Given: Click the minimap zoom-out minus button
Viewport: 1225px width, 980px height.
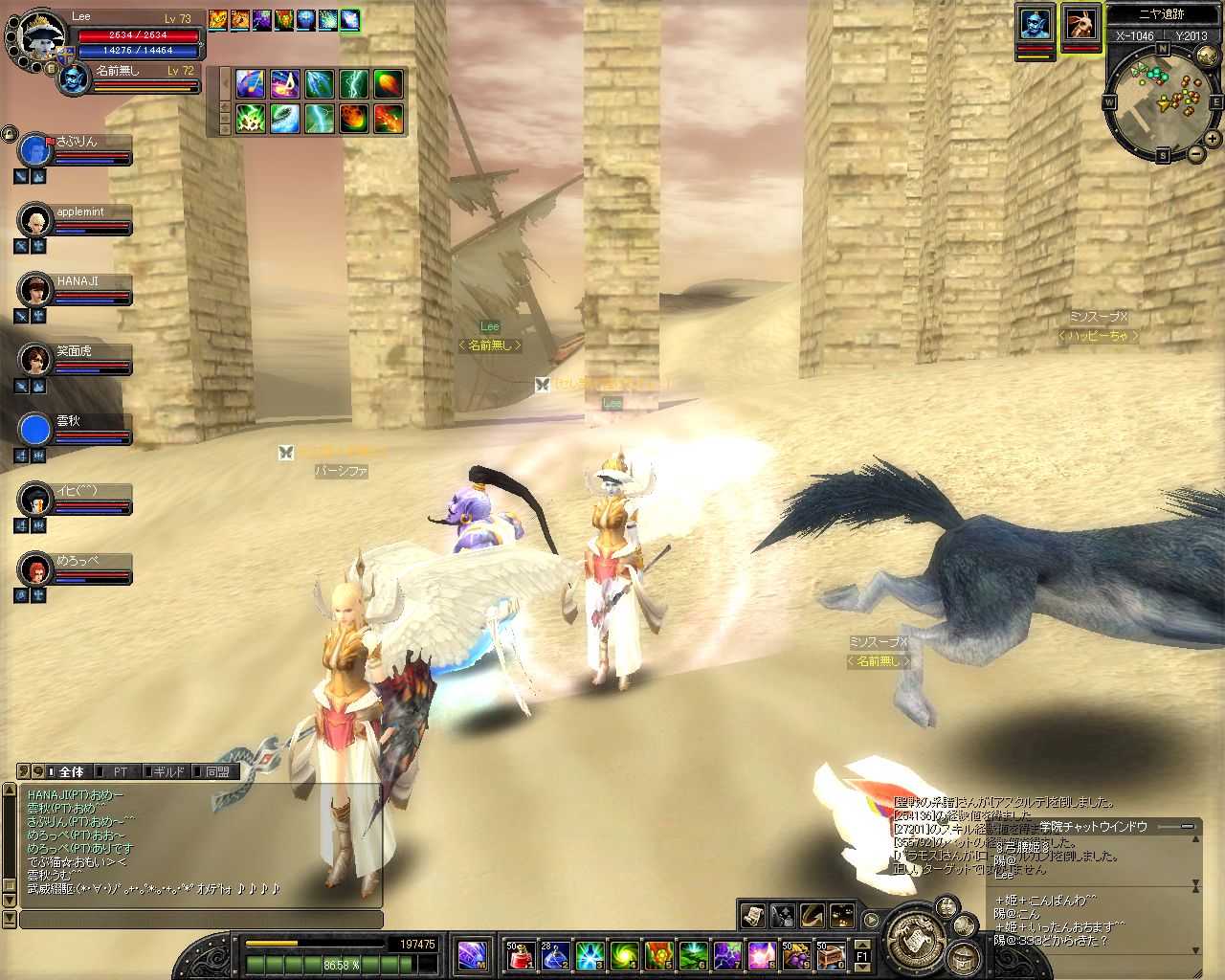Looking at the screenshot, I should (x=1195, y=154).
